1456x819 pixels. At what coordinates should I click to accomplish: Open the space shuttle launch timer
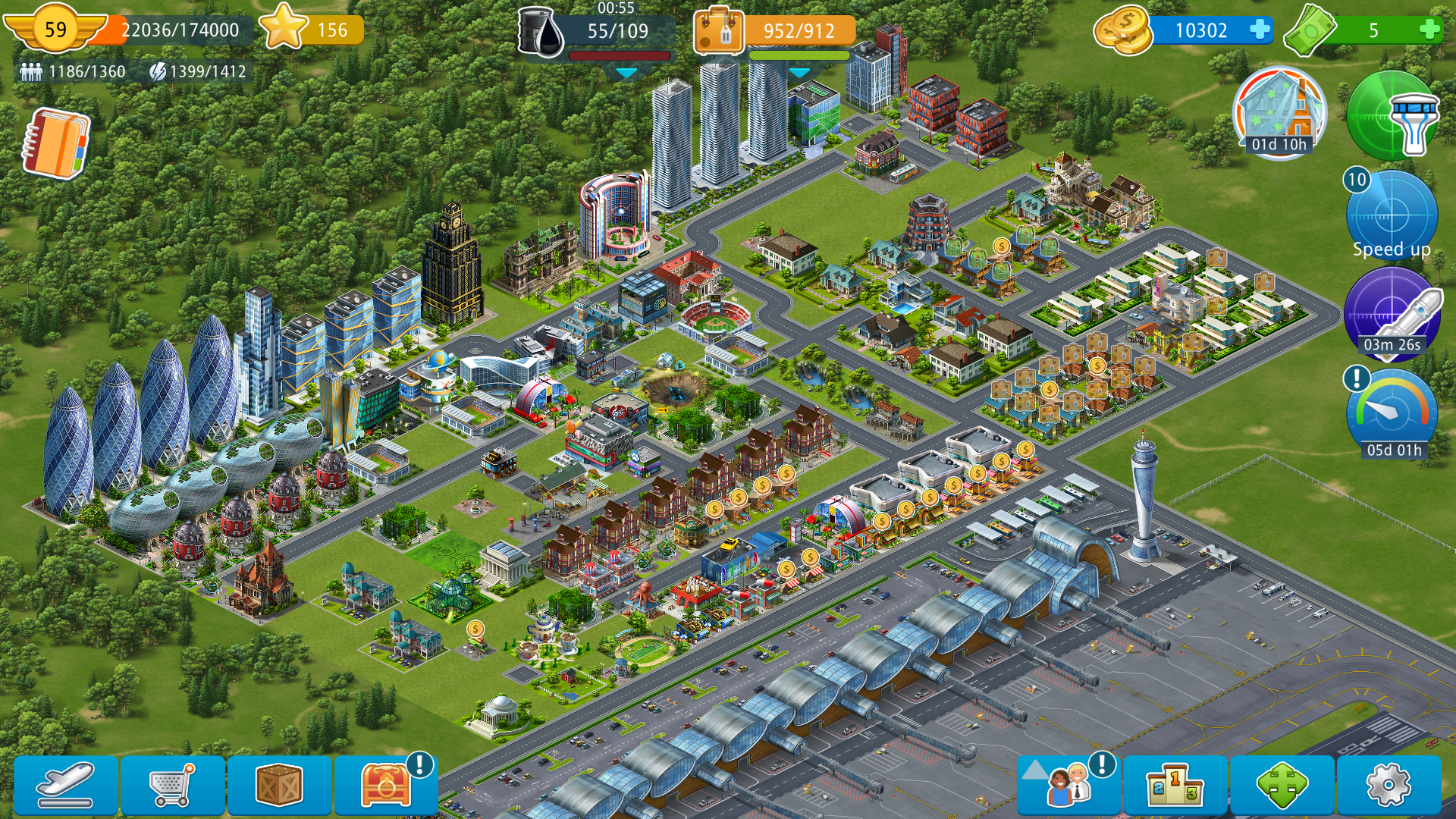[1392, 315]
